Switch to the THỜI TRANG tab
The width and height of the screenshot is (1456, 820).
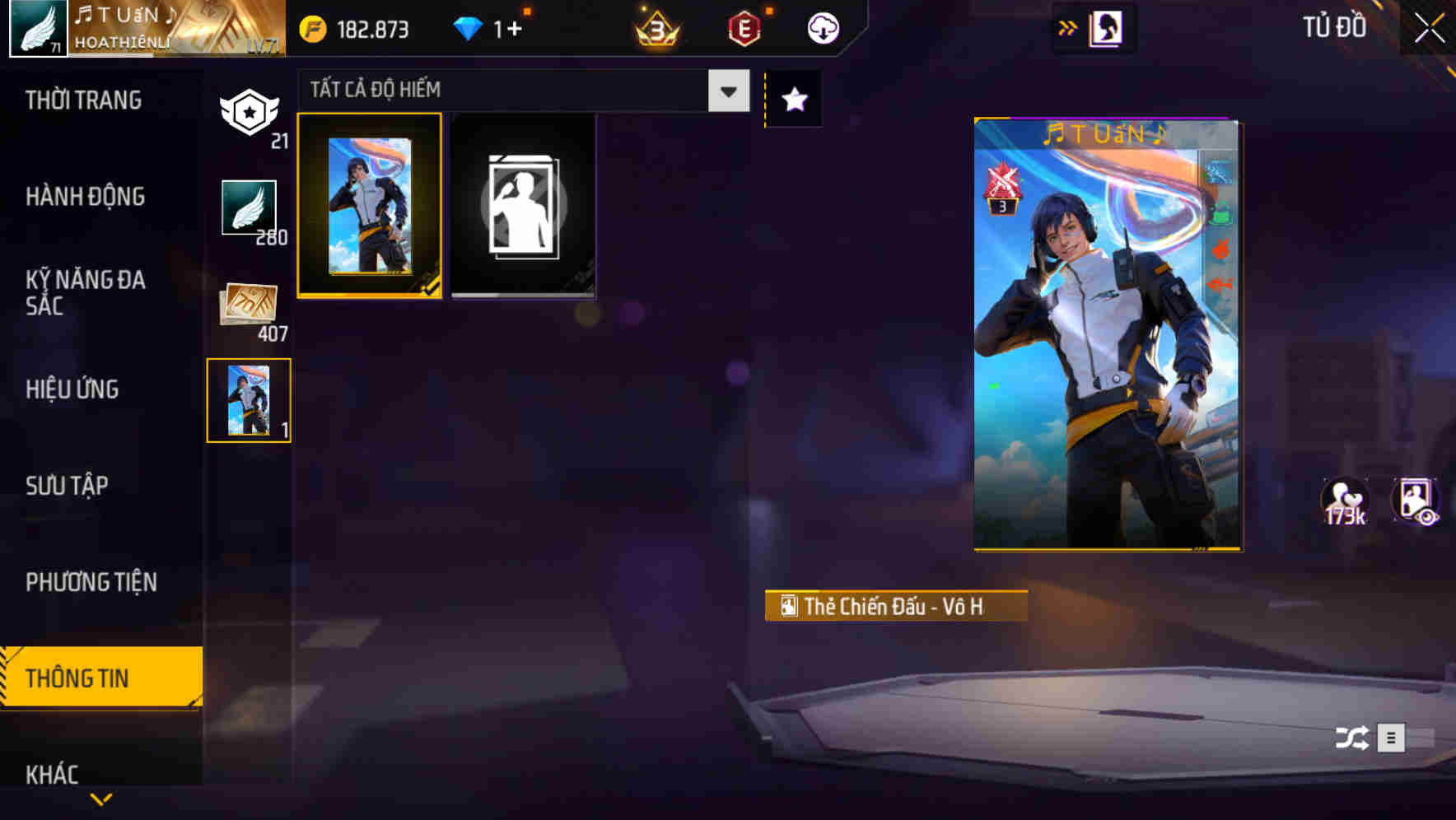[83, 100]
